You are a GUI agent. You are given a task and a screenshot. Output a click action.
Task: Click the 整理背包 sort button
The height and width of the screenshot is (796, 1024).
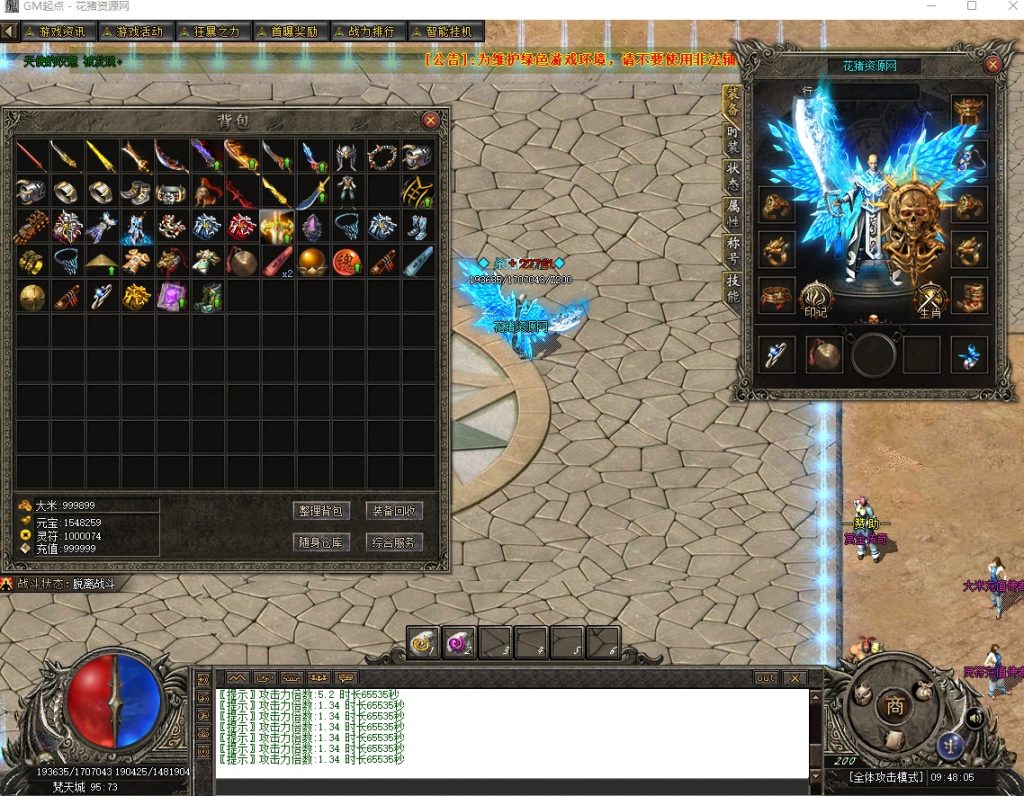pos(321,511)
